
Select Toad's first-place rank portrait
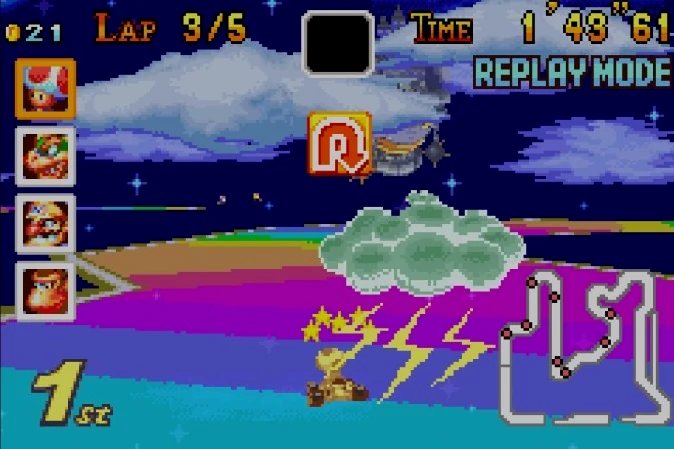pos(45,89)
